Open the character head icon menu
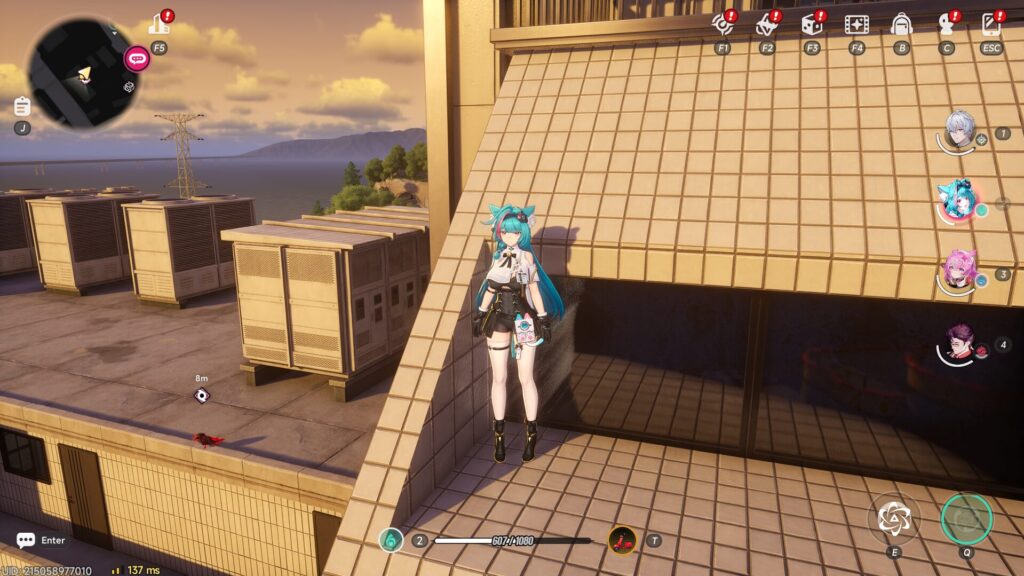 click(x=946, y=24)
